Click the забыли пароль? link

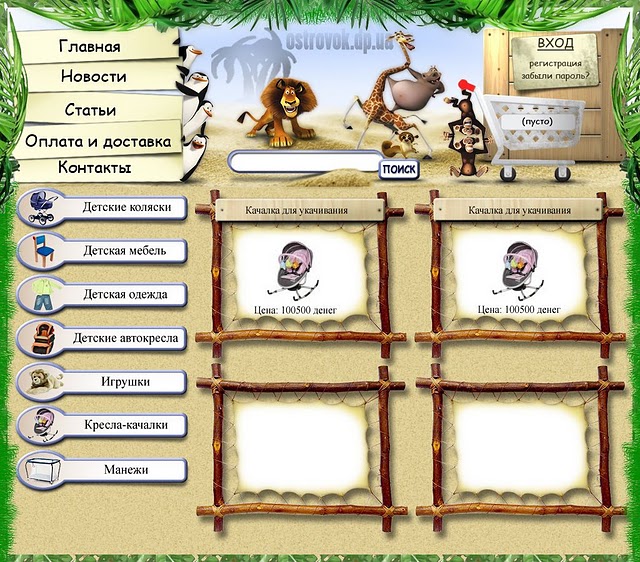pyautogui.click(x=551, y=74)
